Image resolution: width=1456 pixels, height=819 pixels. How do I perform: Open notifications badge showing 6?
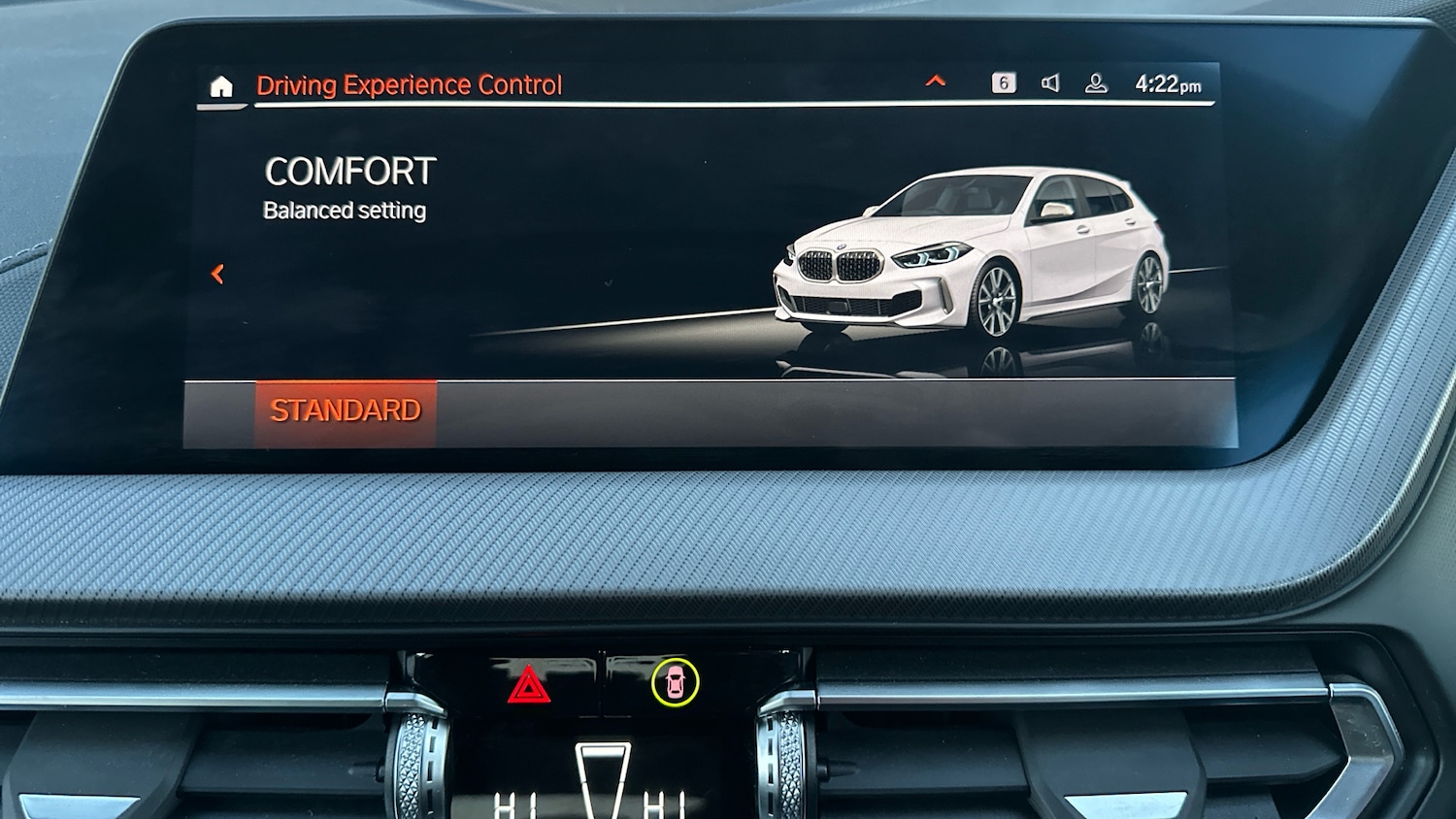click(1006, 84)
